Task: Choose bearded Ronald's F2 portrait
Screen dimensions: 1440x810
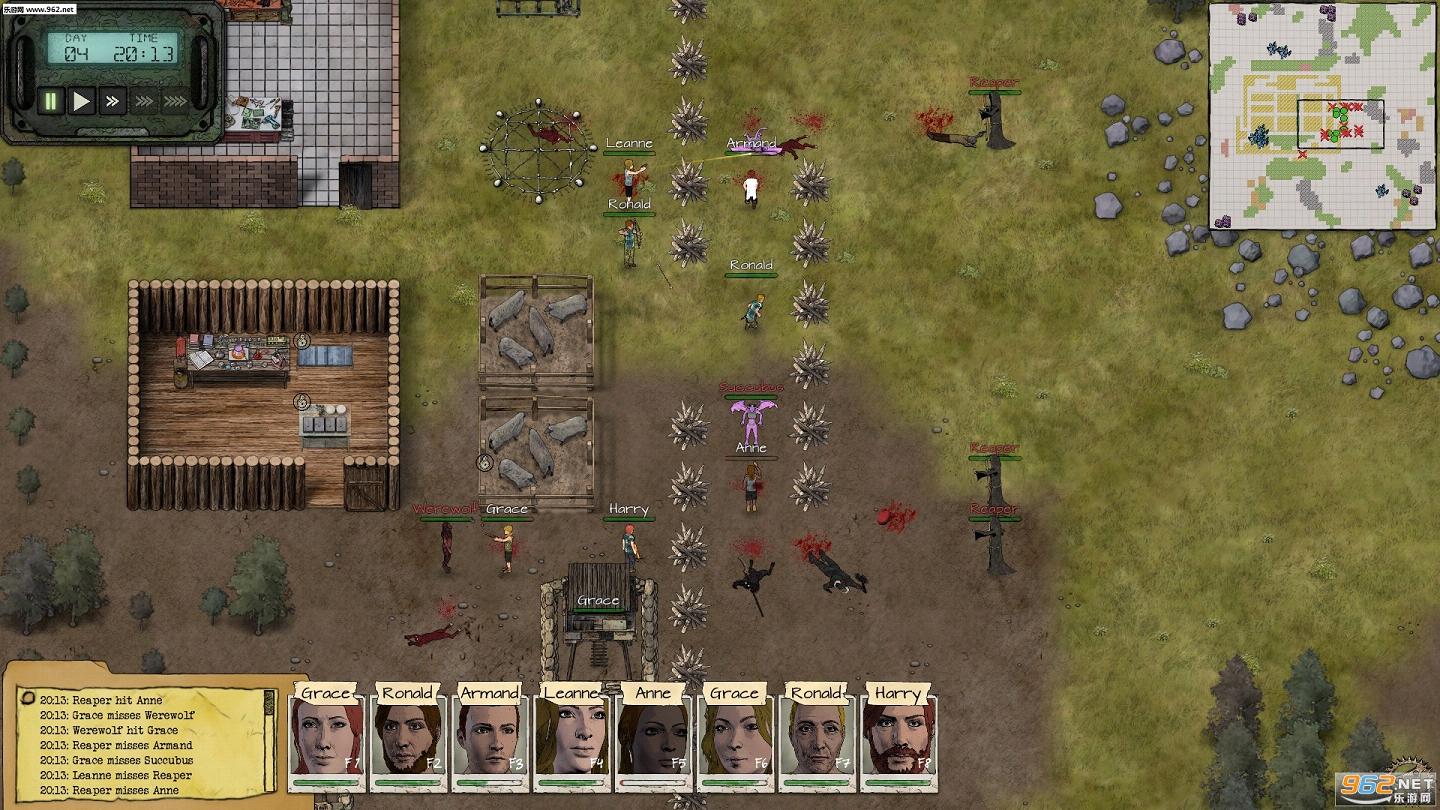Action: pyautogui.click(x=408, y=741)
